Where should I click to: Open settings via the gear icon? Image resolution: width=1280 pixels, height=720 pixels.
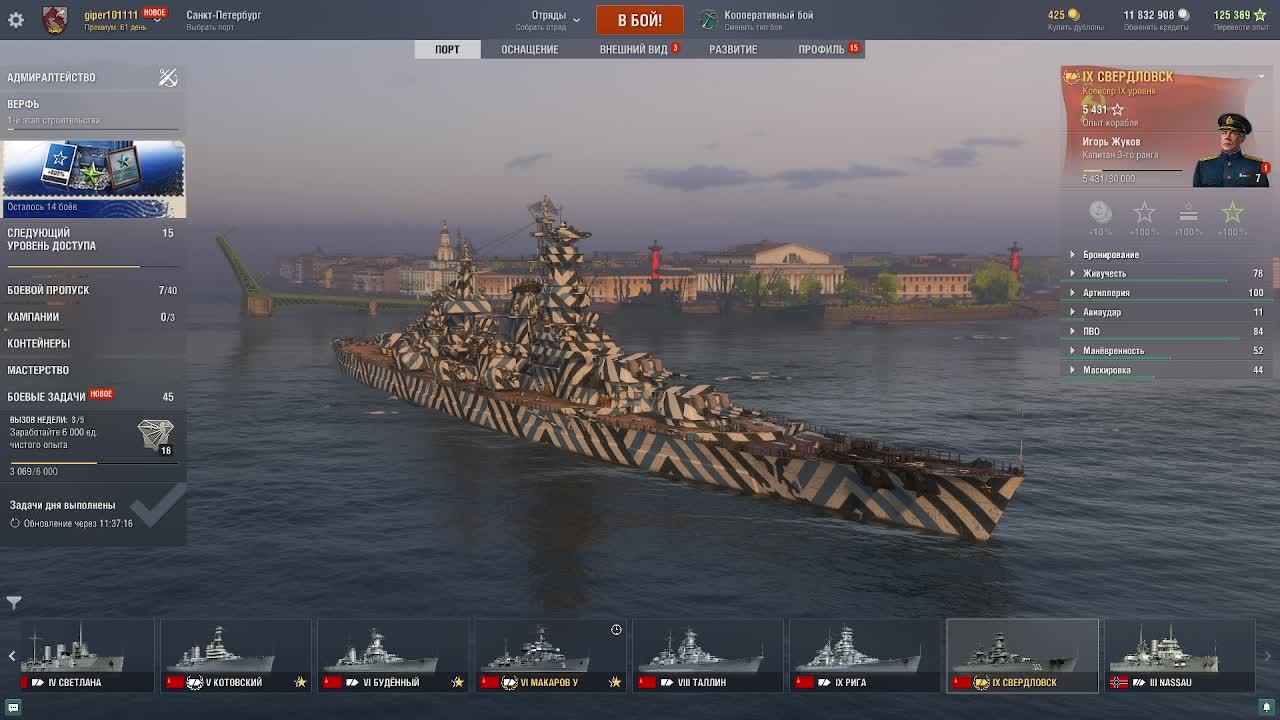pos(16,20)
